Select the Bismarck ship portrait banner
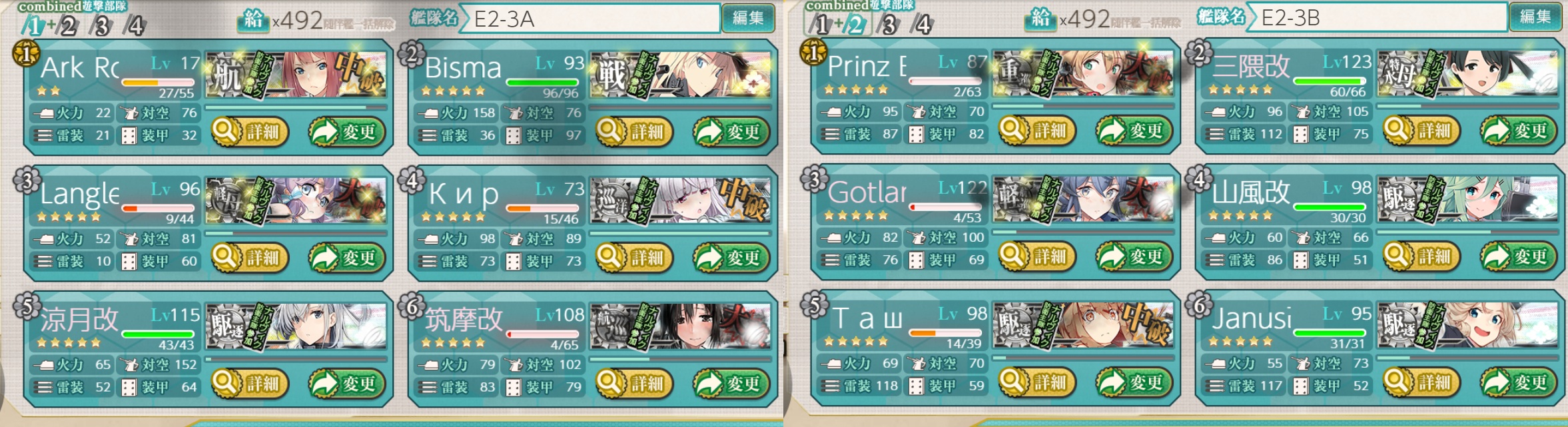This screenshot has height=427, width=1568. click(x=681, y=75)
